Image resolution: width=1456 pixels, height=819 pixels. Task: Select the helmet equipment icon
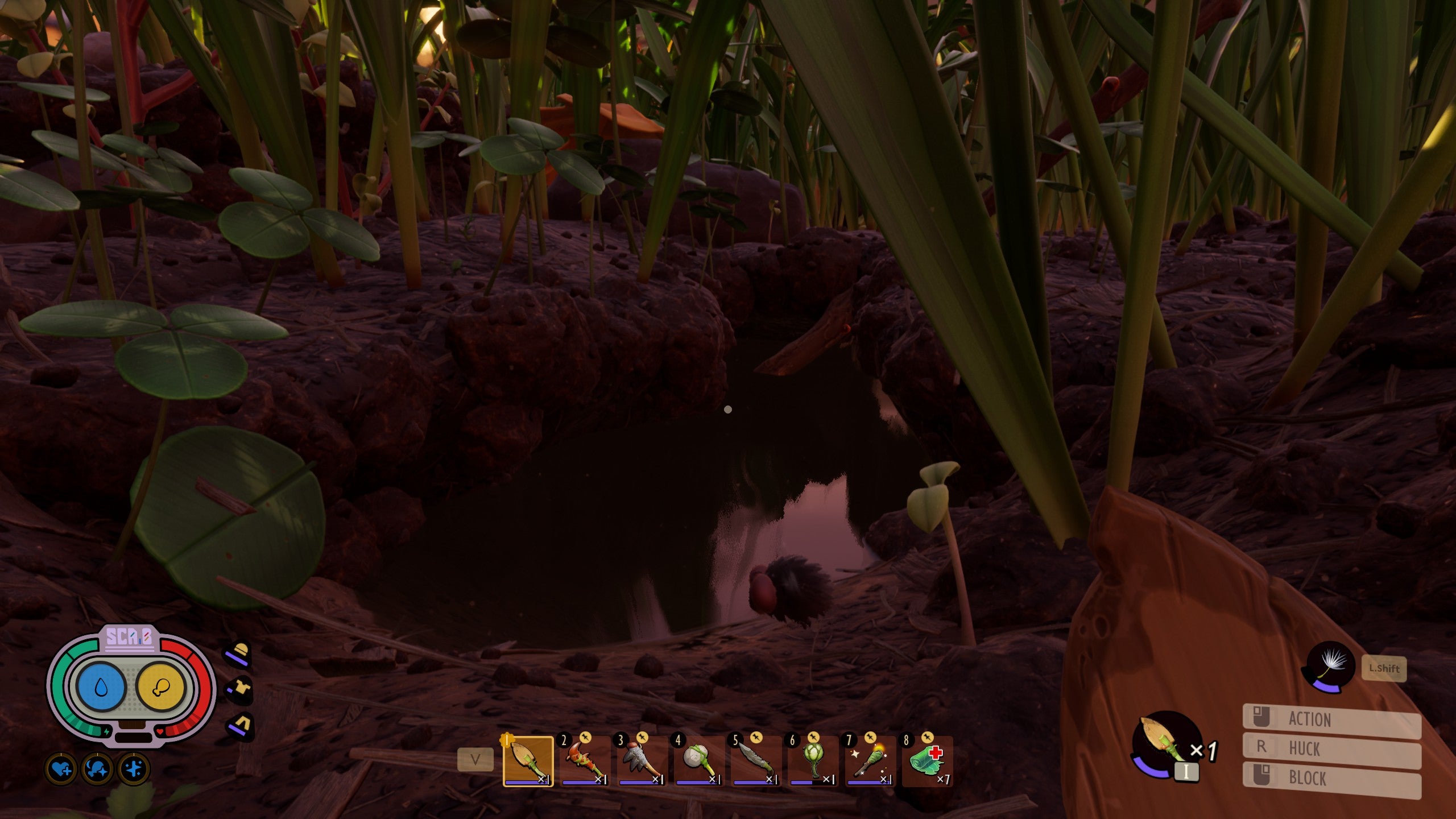[238, 655]
